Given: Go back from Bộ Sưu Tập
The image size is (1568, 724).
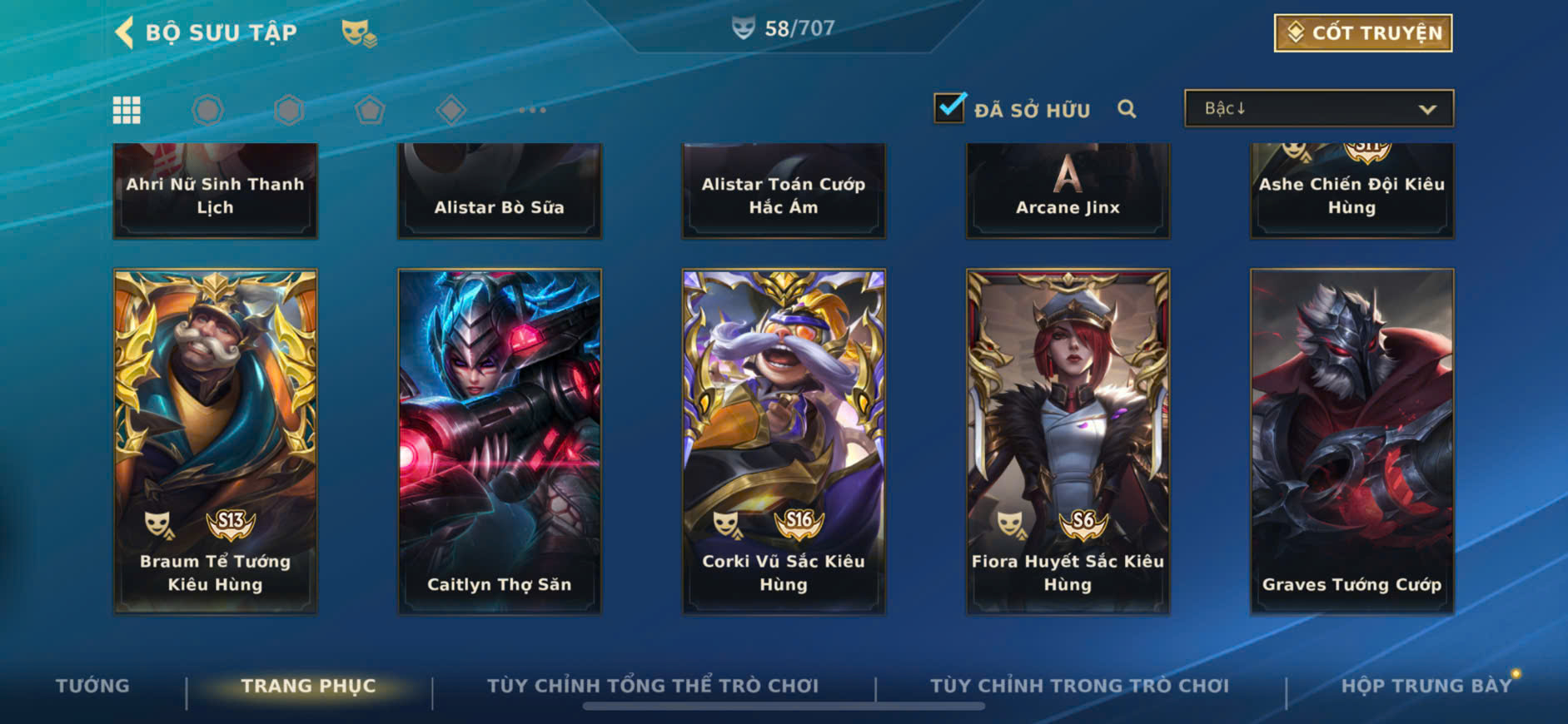Looking at the screenshot, I should (x=125, y=33).
